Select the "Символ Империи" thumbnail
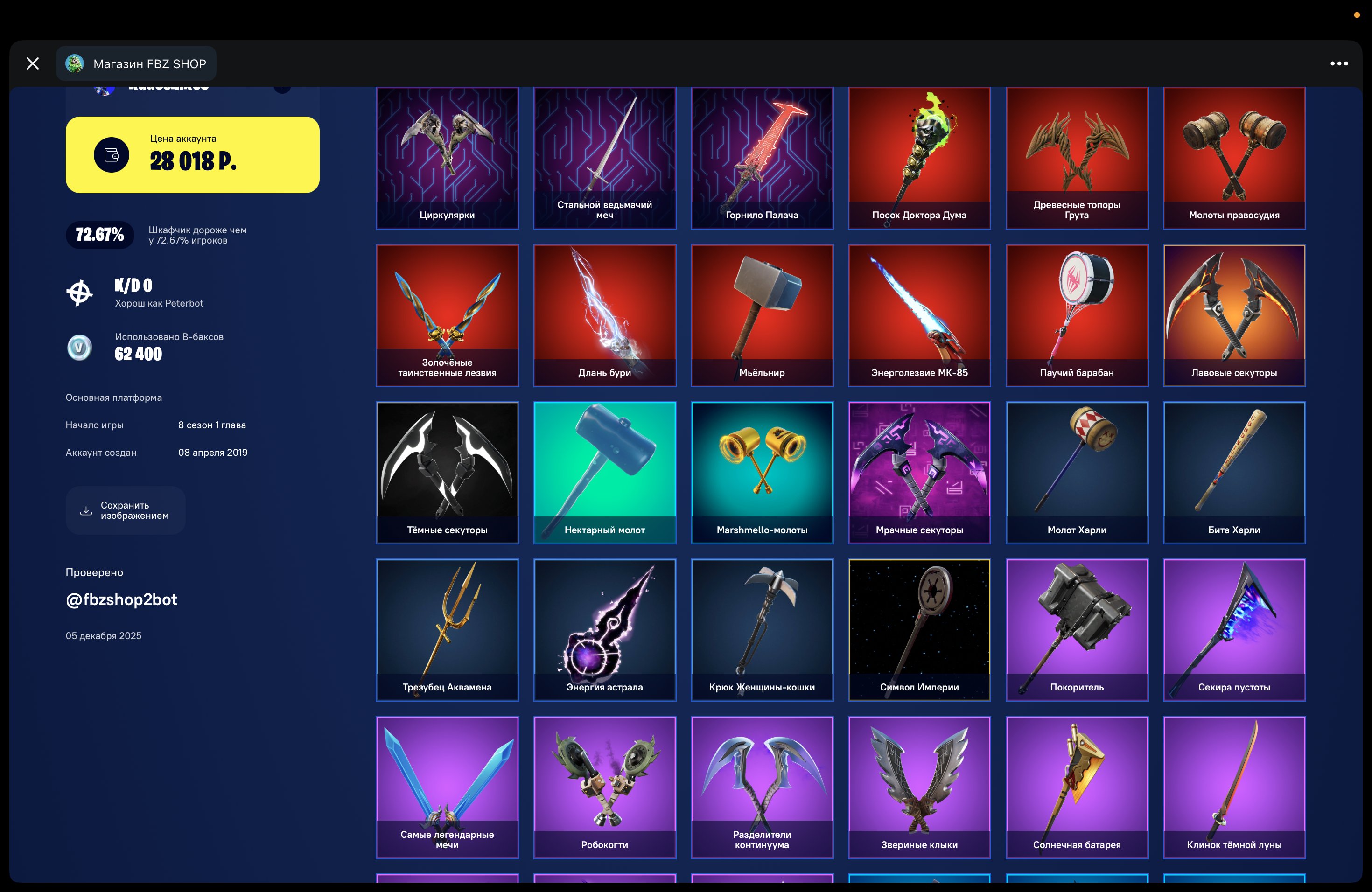The width and height of the screenshot is (1372, 892). tap(919, 630)
